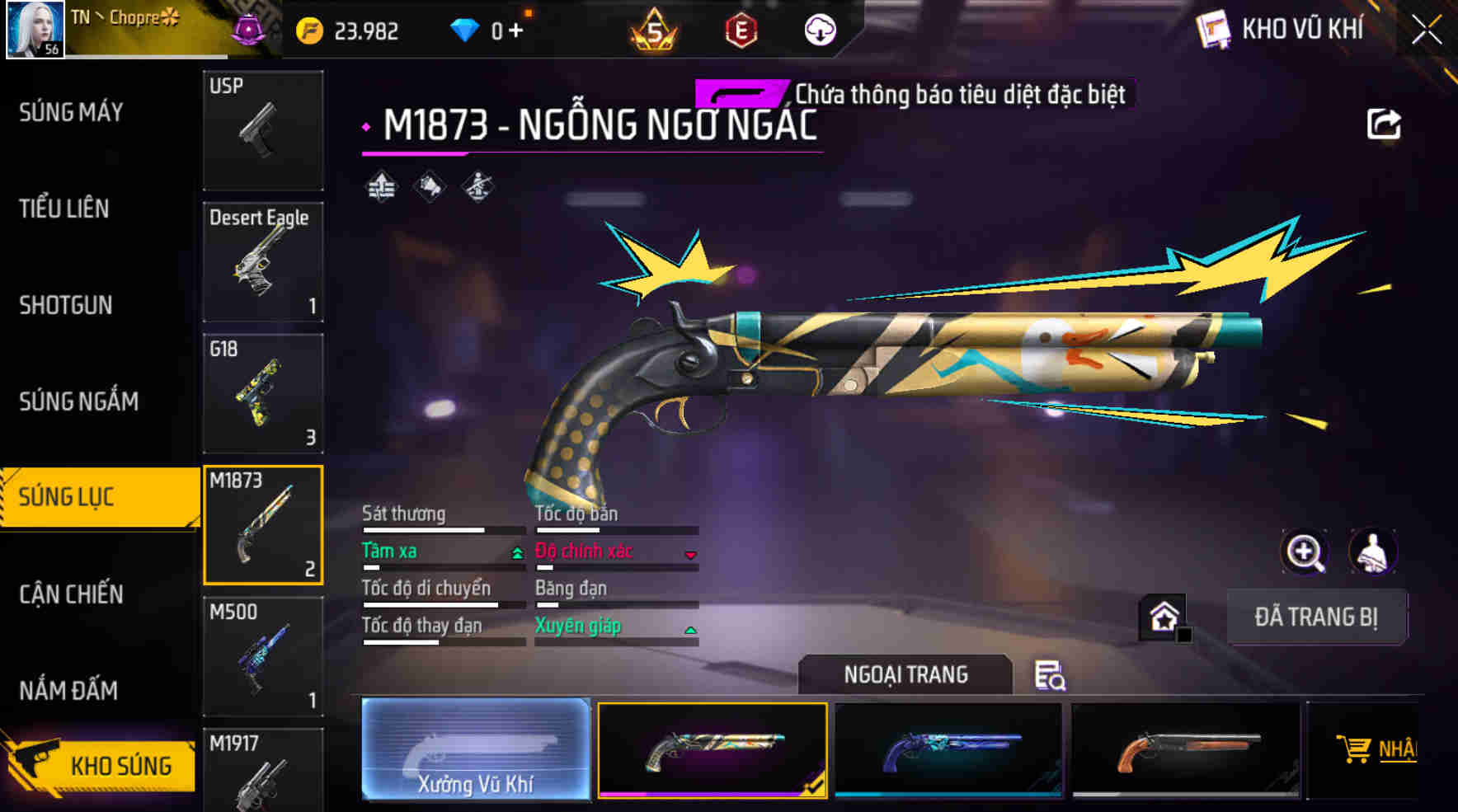The height and width of the screenshot is (812, 1458).
Task: Select the blue M1873 skin thumbnail
Action: (x=948, y=753)
